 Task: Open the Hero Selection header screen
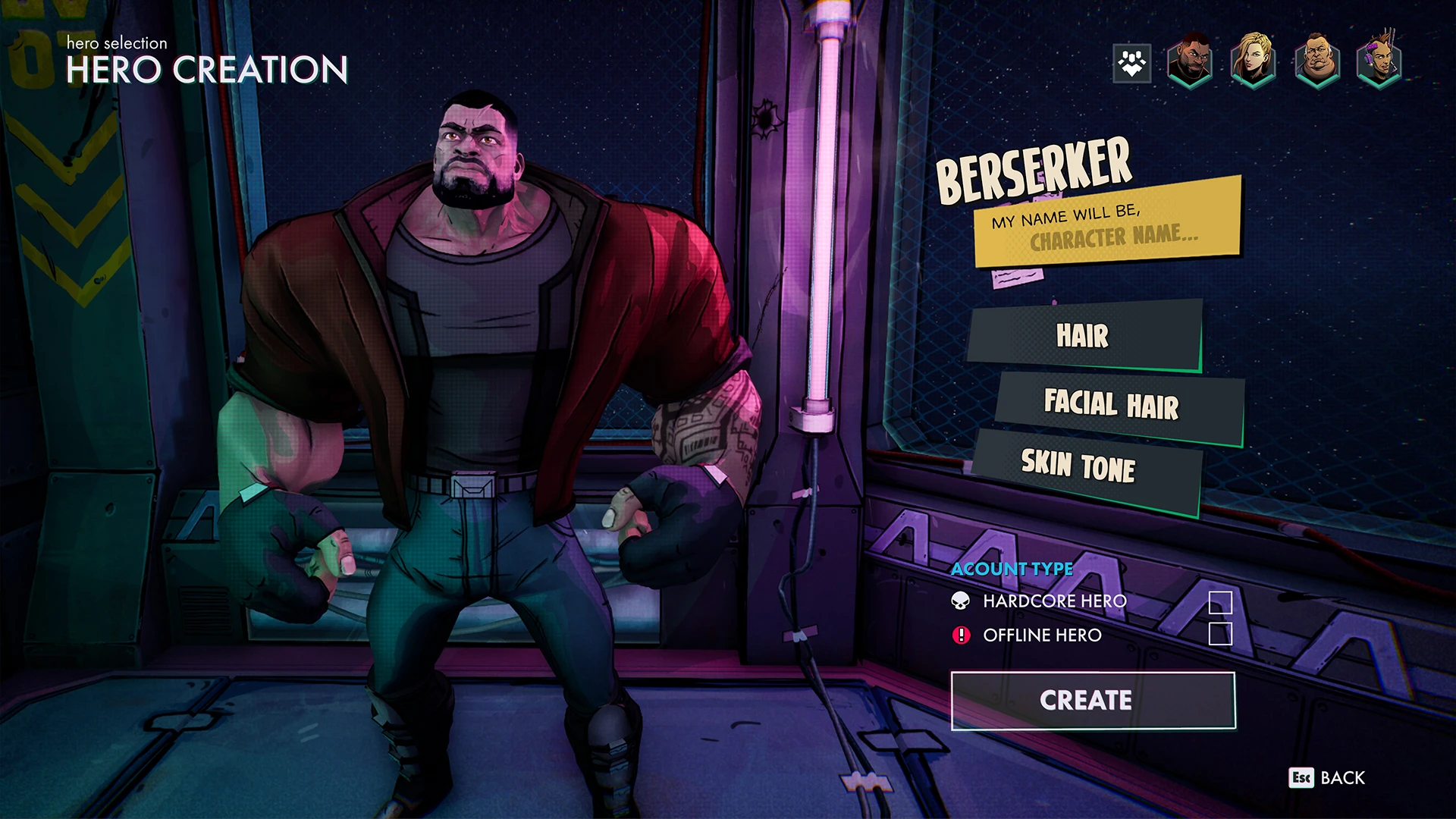(115, 43)
